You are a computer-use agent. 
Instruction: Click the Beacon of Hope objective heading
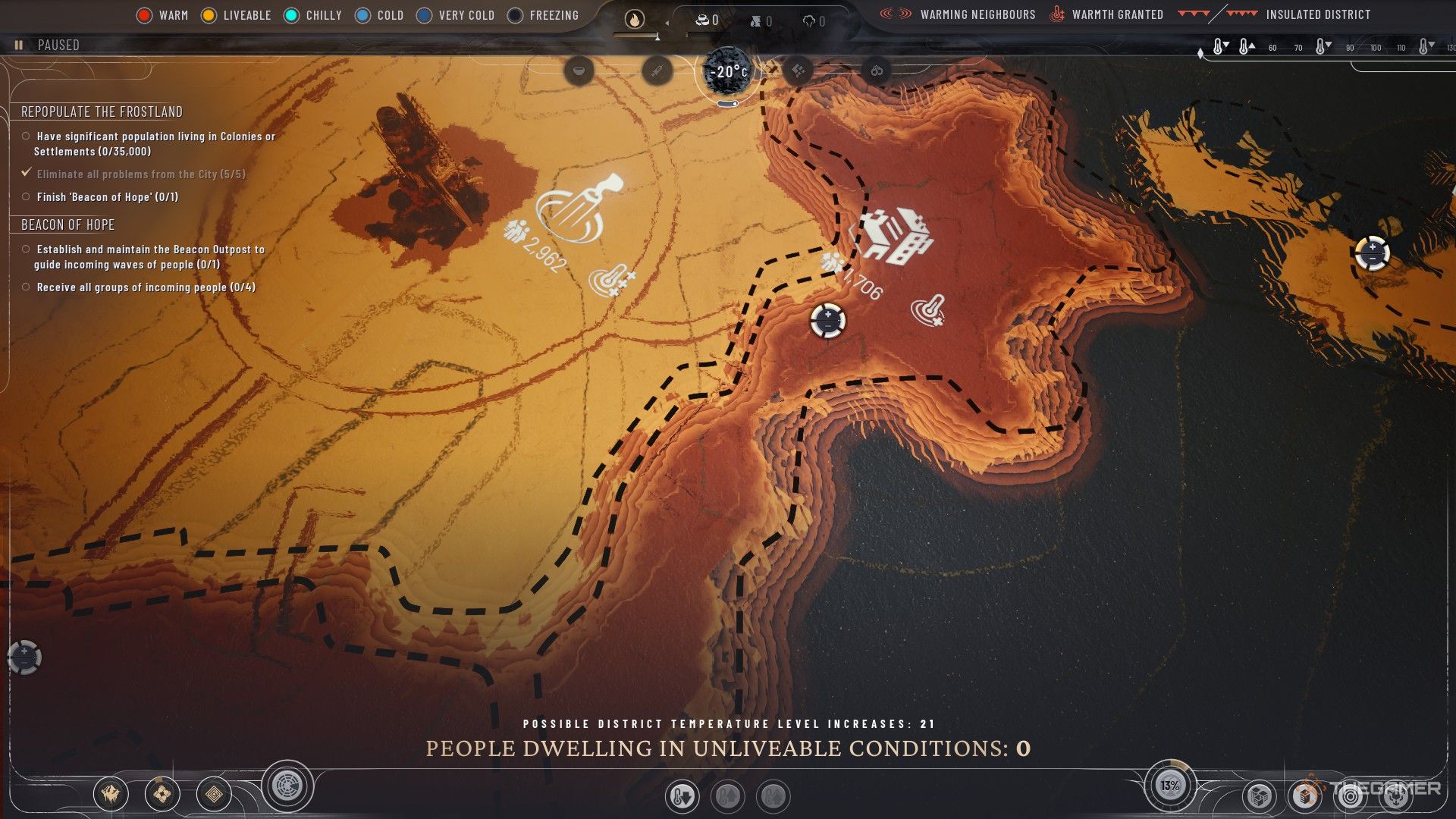click(x=68, y=224)
